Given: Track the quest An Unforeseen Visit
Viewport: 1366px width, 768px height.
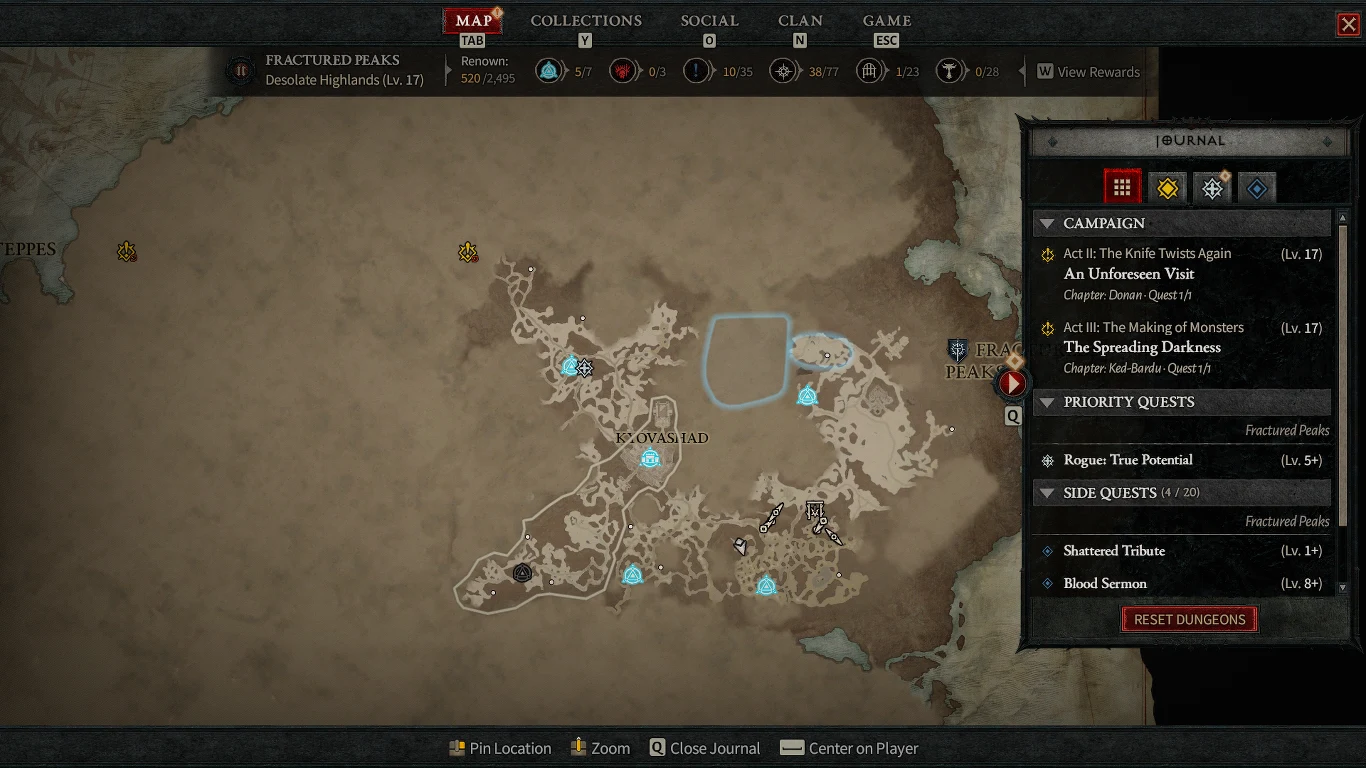Looking at the screenshot, I should coord(1129,273).
